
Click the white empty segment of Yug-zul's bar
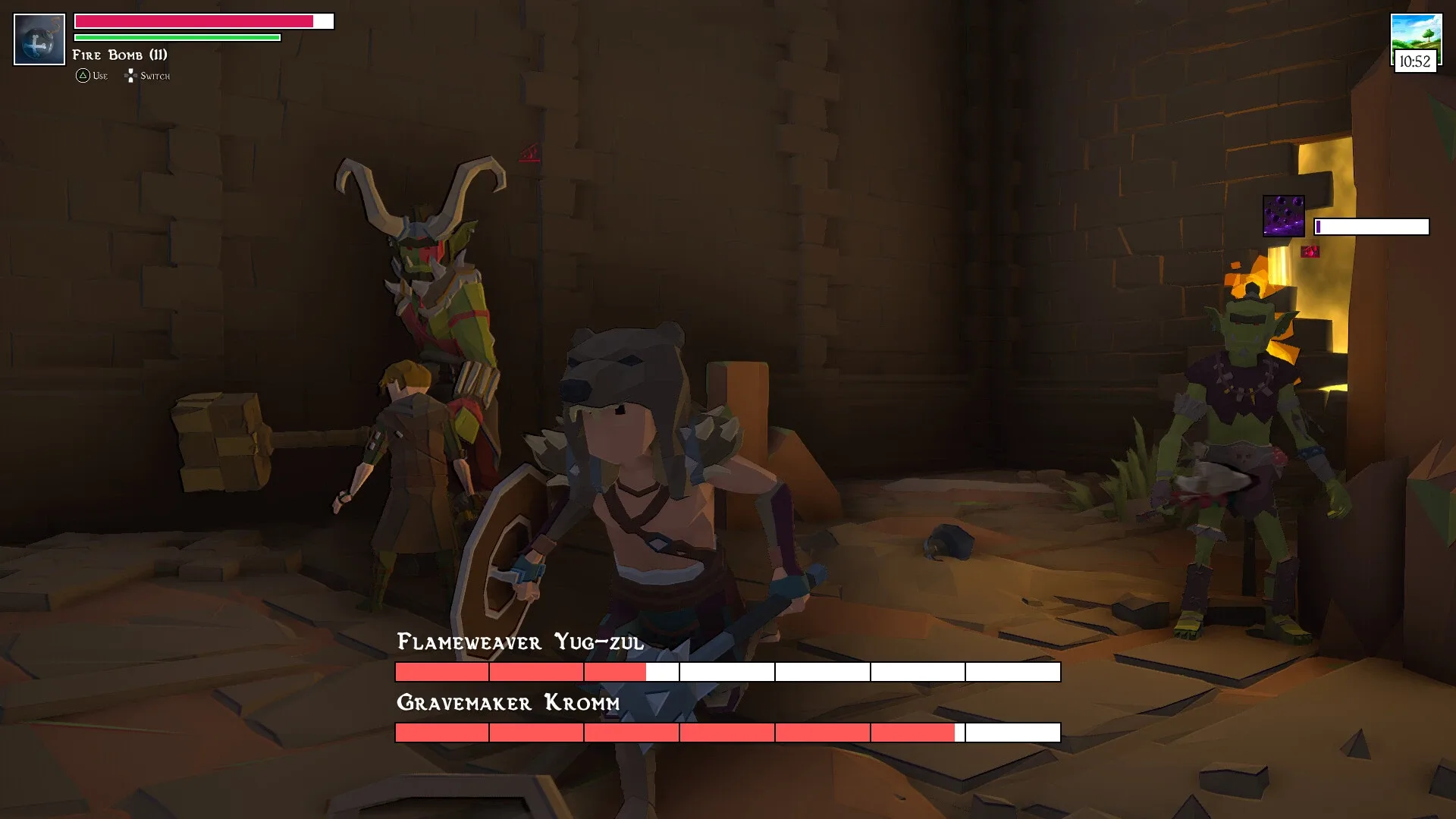834,672
